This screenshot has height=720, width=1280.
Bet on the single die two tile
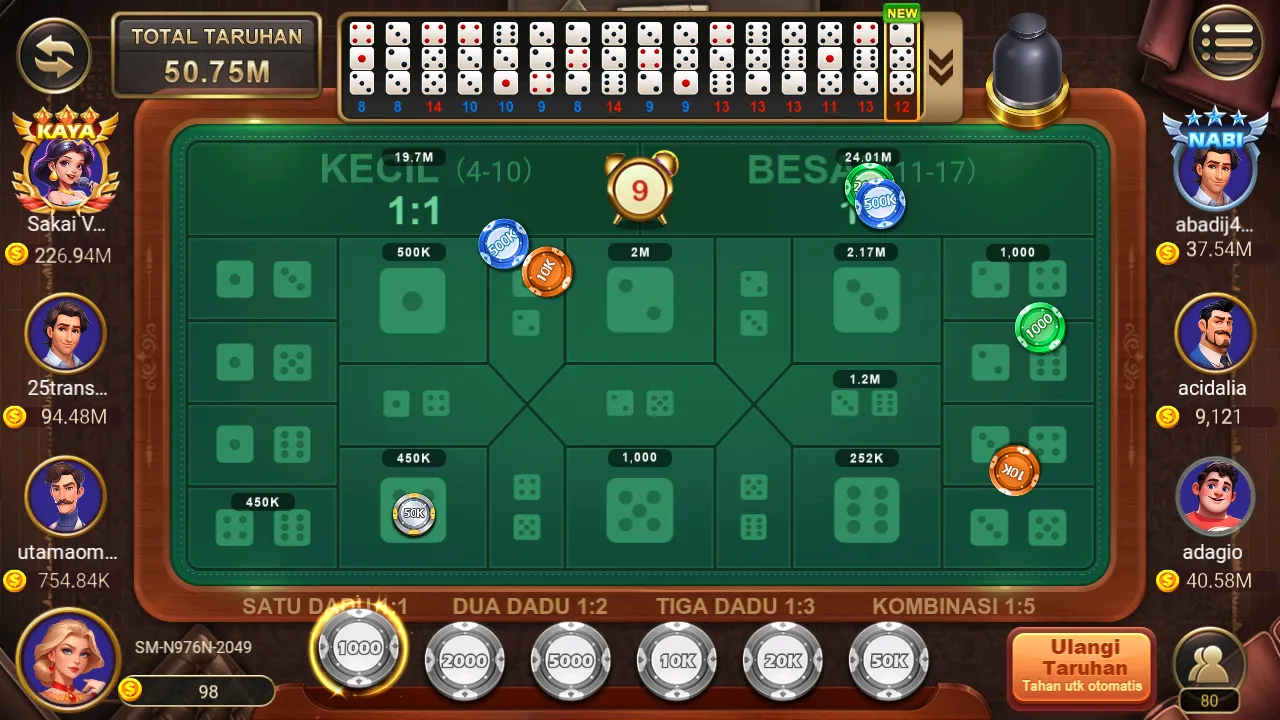(640, 300)
